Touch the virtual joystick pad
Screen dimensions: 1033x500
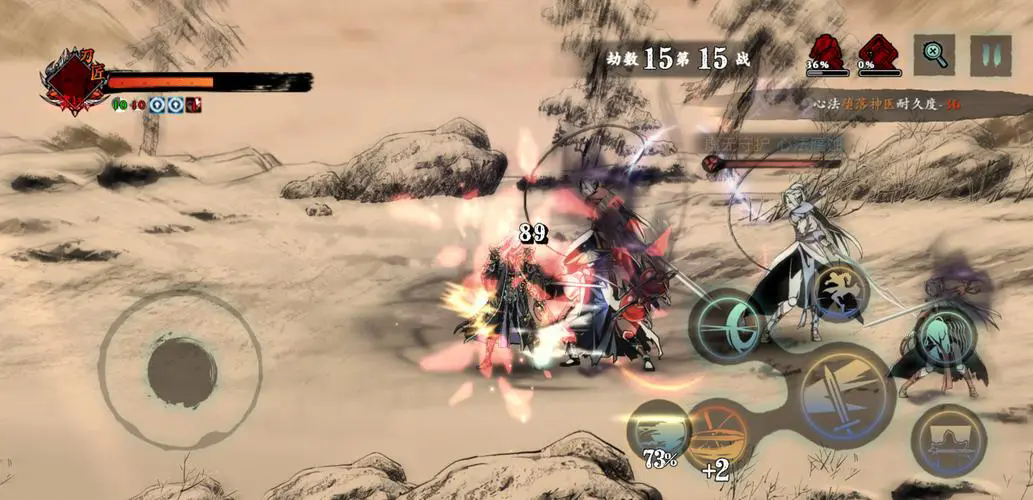point(182,371)
